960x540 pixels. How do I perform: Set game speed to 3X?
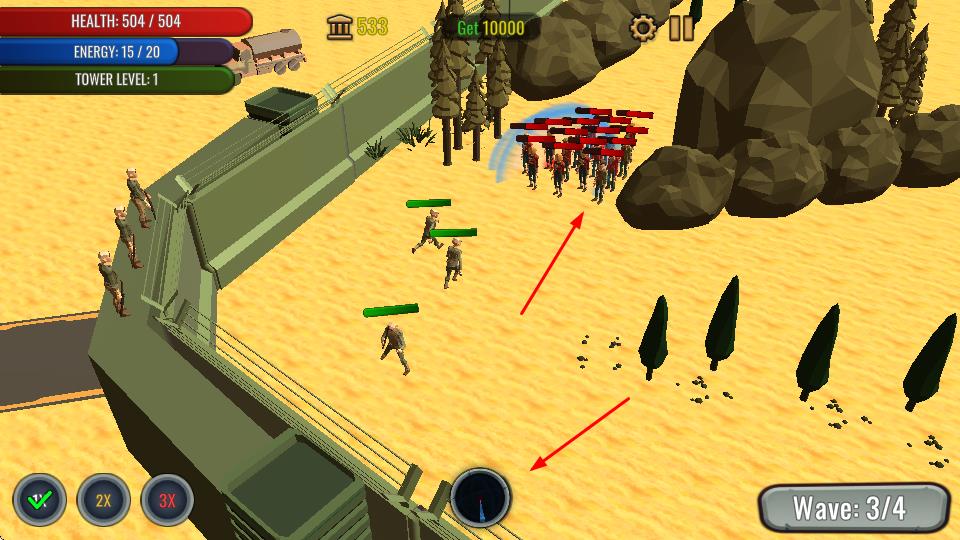point(167,500)
